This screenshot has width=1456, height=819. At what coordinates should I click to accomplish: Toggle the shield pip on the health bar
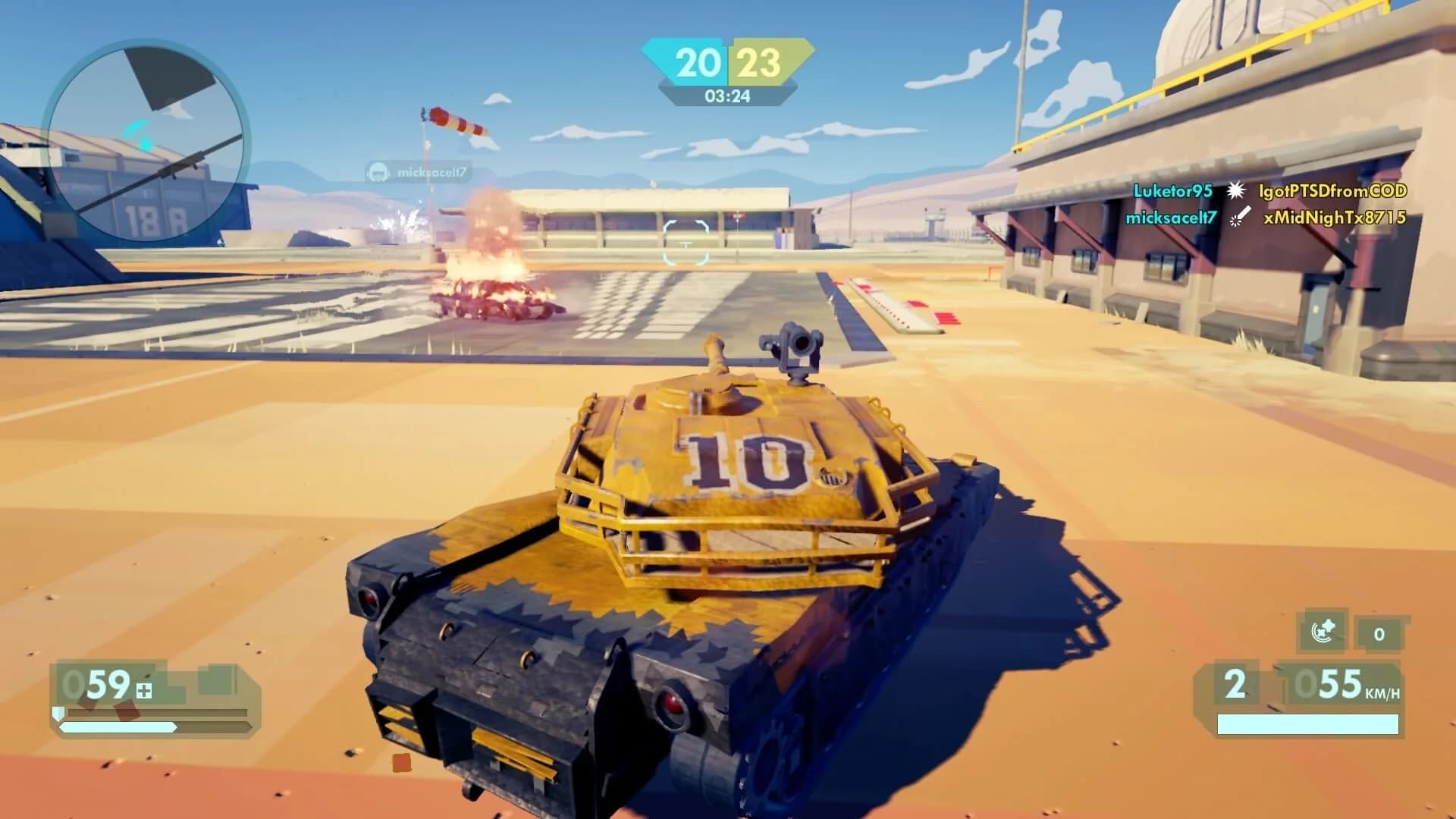pyautogui.click(x=58, y=714)
